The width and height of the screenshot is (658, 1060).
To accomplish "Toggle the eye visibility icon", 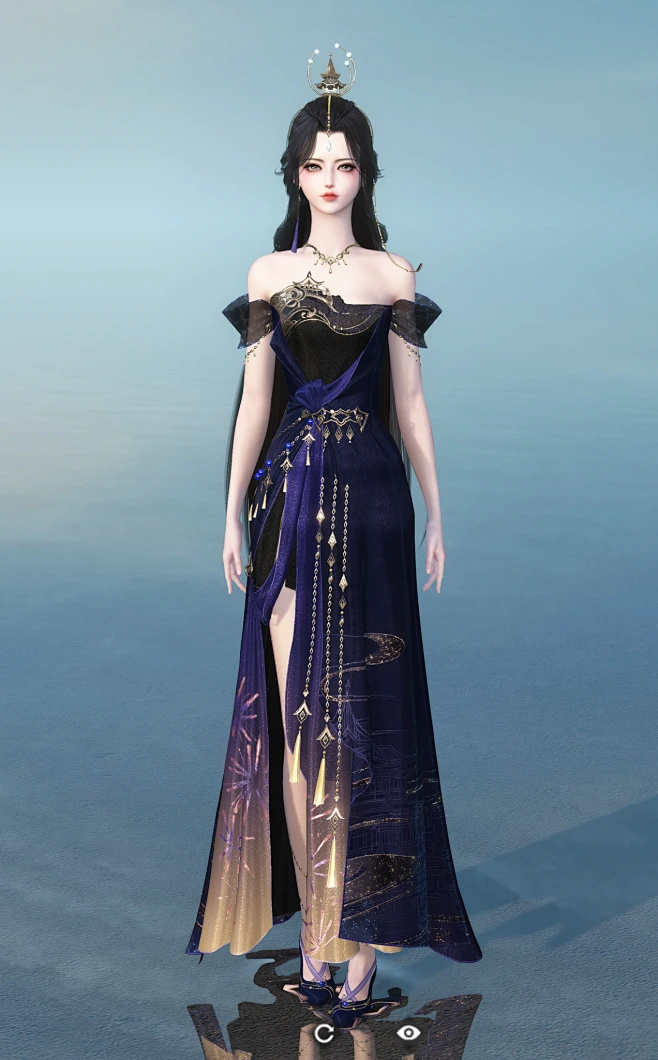I will click(x=407, y=1032).
